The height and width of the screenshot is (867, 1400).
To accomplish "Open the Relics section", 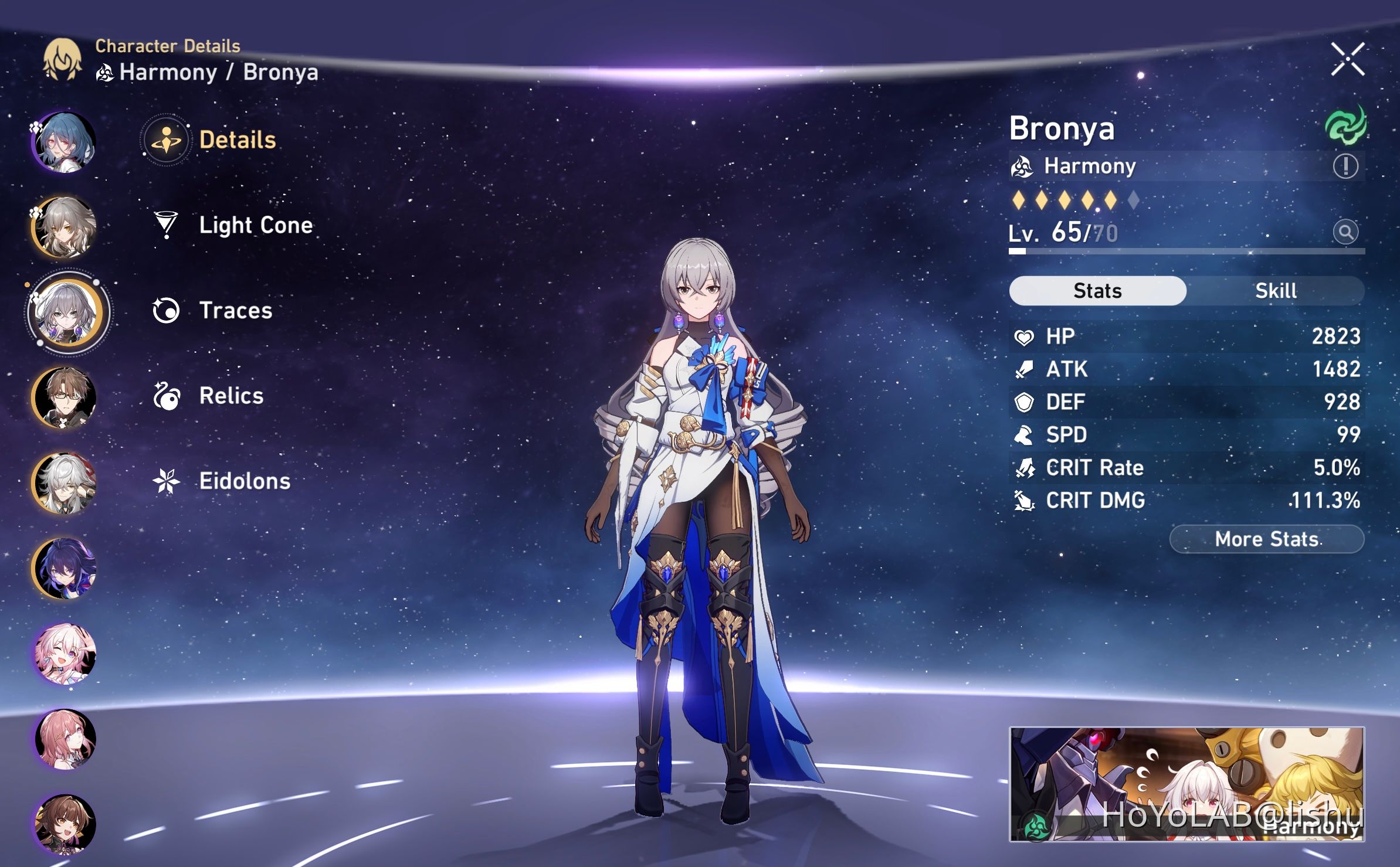I will 231,396.
